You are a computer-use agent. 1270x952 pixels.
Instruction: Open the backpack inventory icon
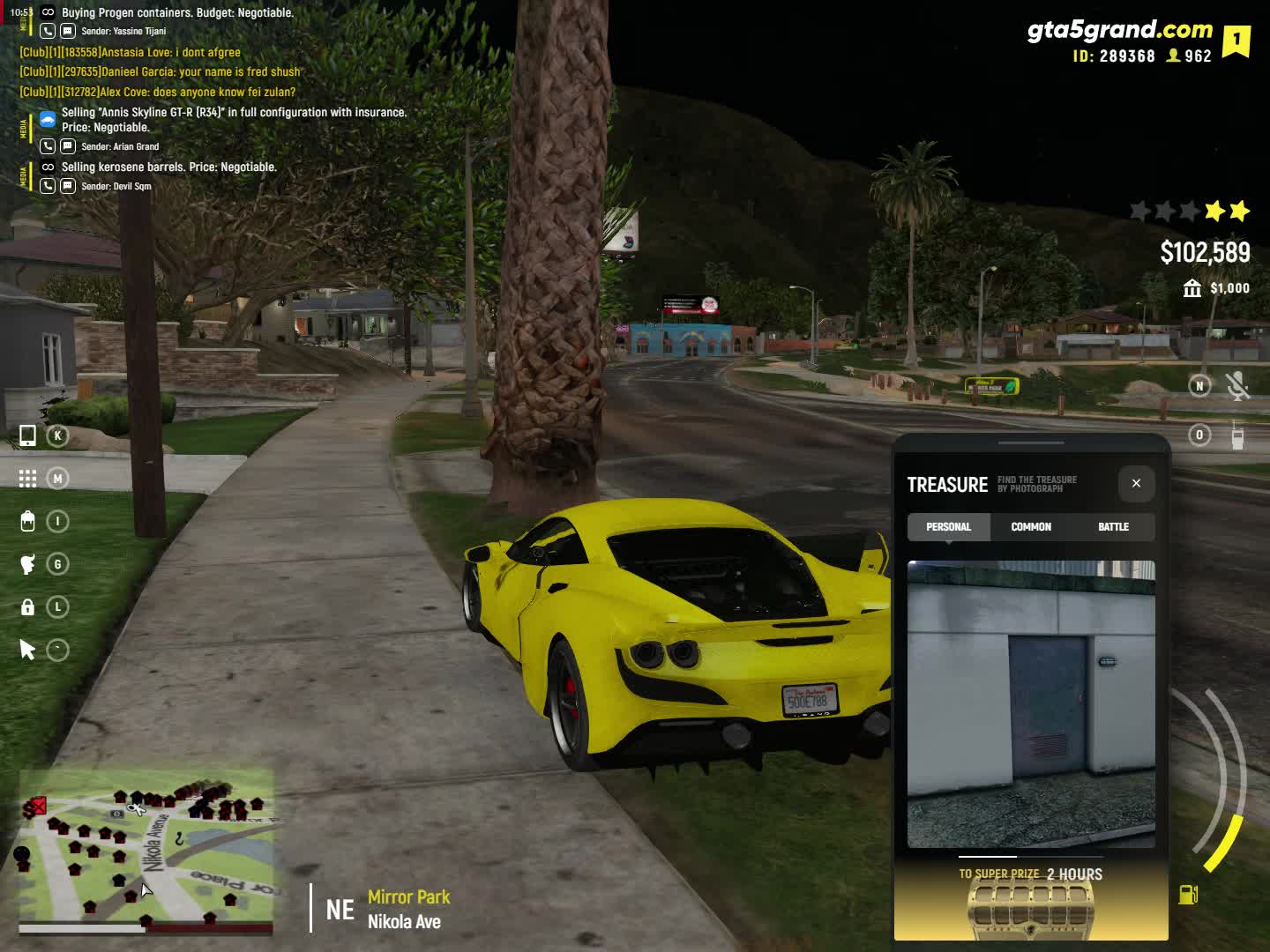27,521
